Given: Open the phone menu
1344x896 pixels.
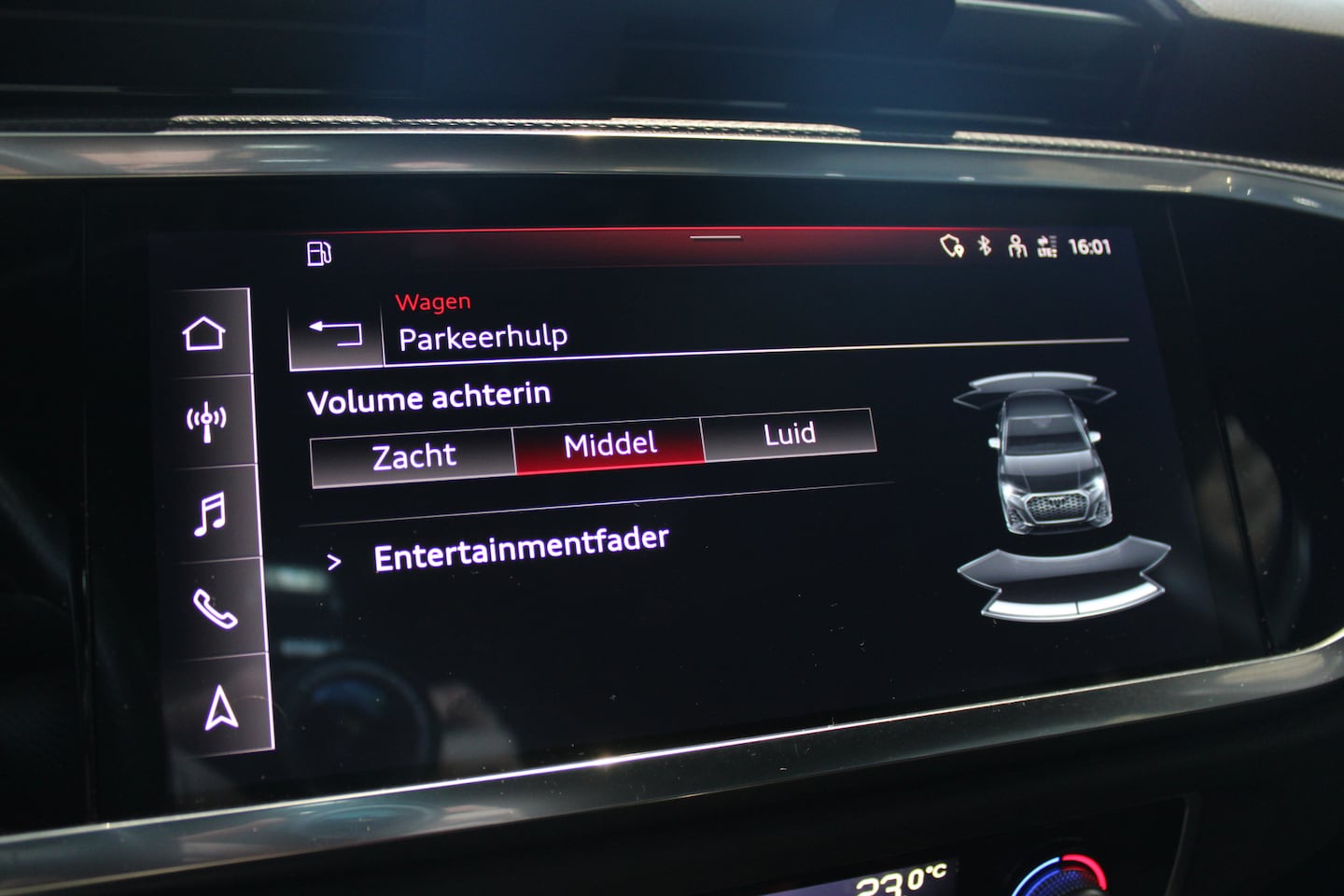Looking at the screenshot, I should 215,609.
